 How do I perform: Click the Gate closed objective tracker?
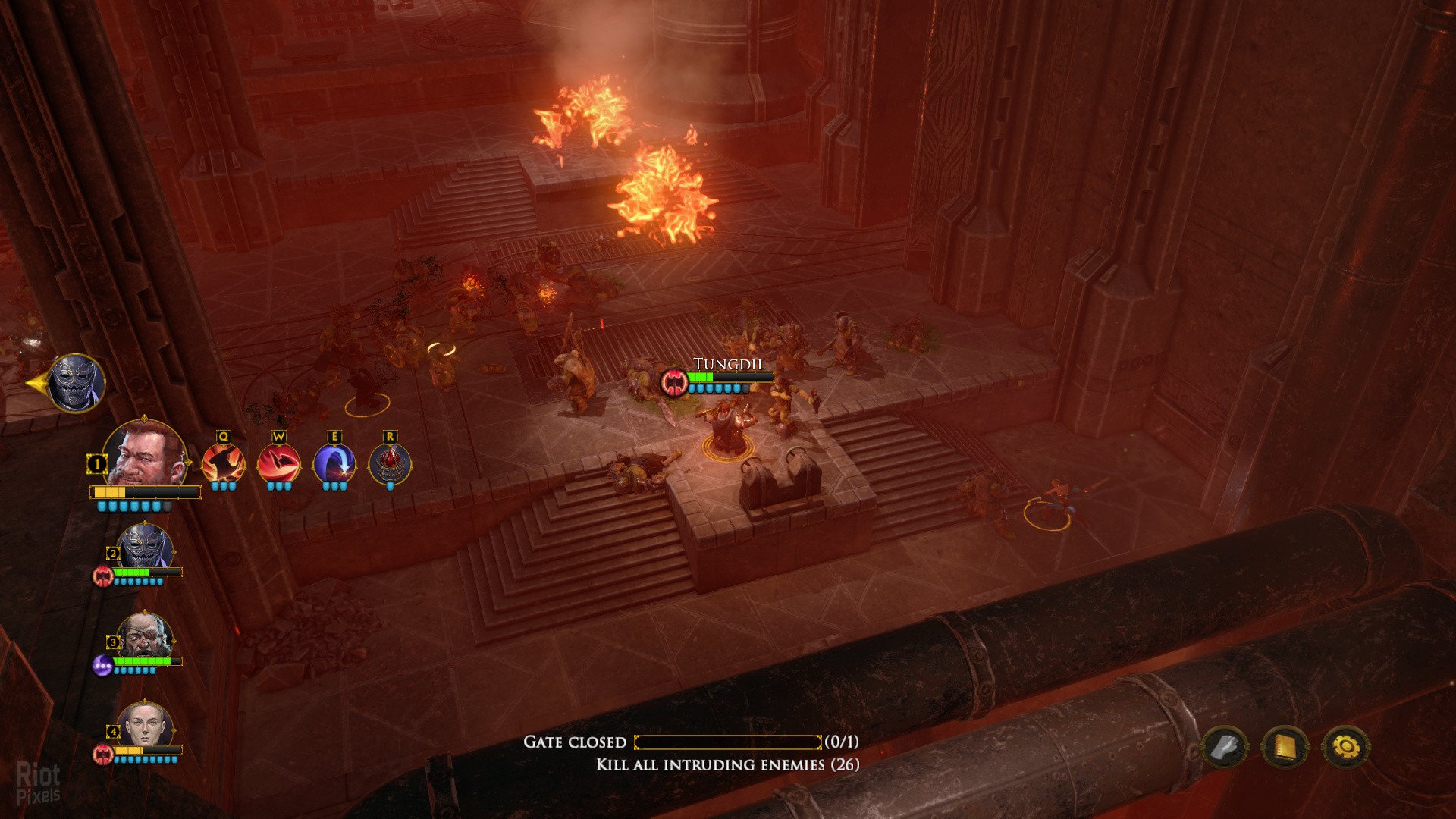coord(690,742)
